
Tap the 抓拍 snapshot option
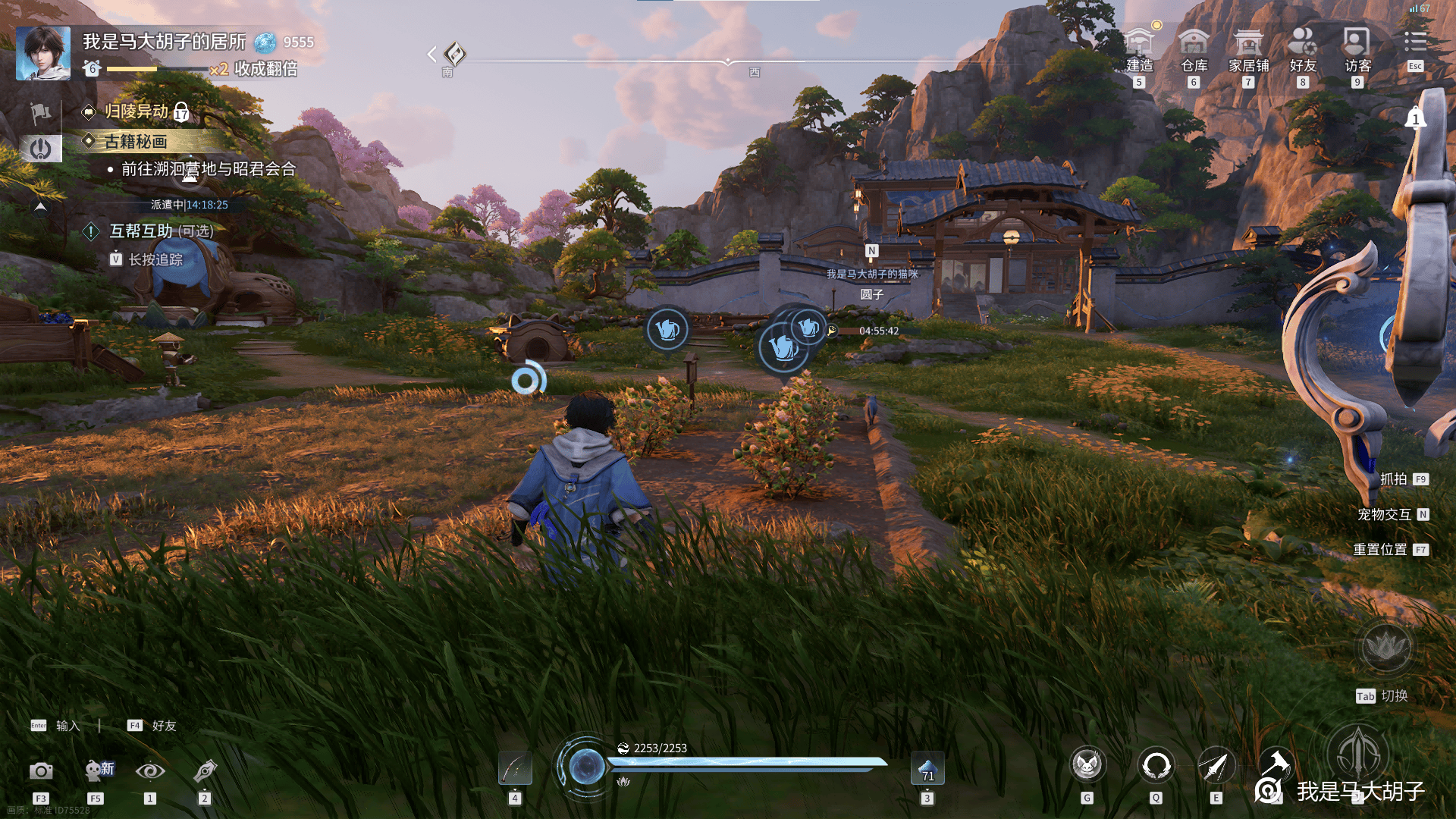click(x=1394, y=479)
